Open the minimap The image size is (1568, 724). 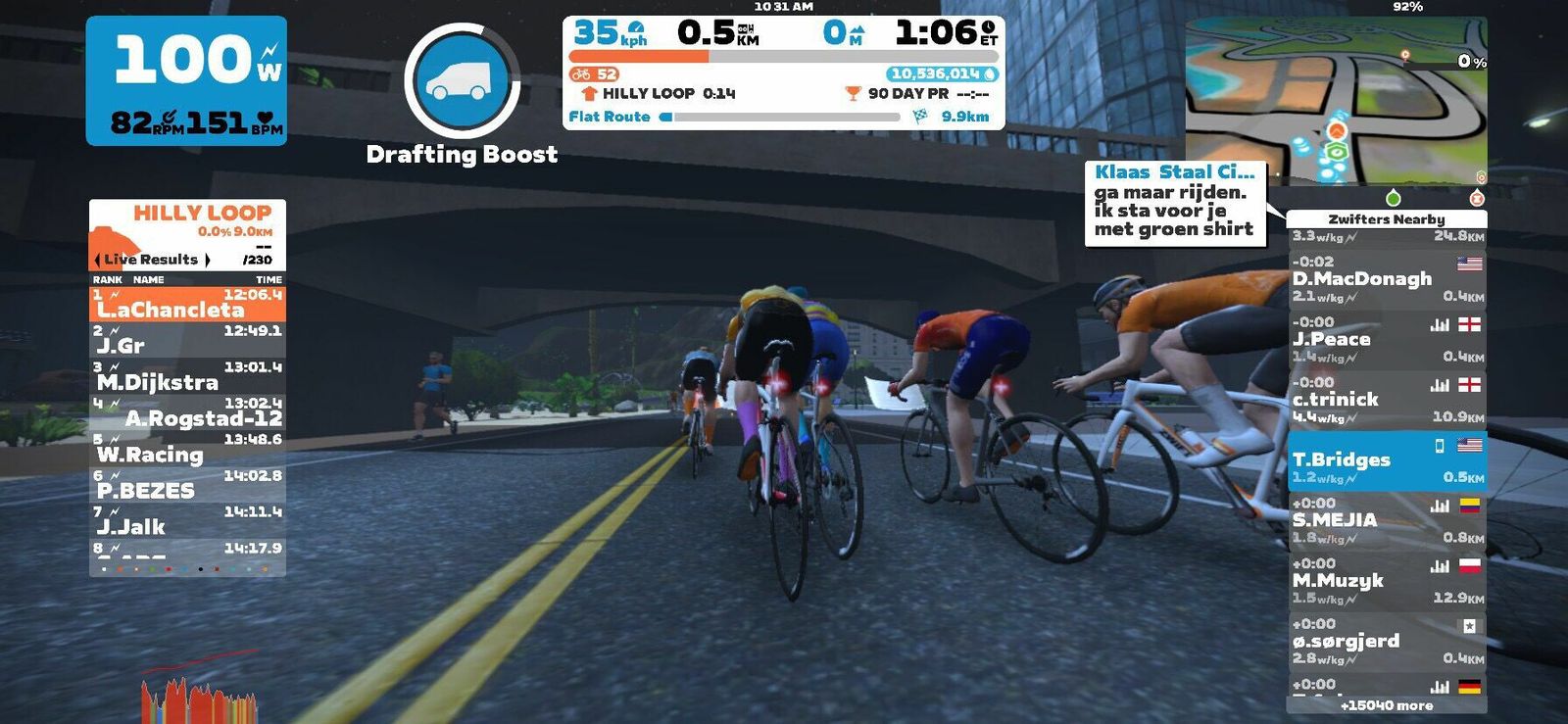1336,101
